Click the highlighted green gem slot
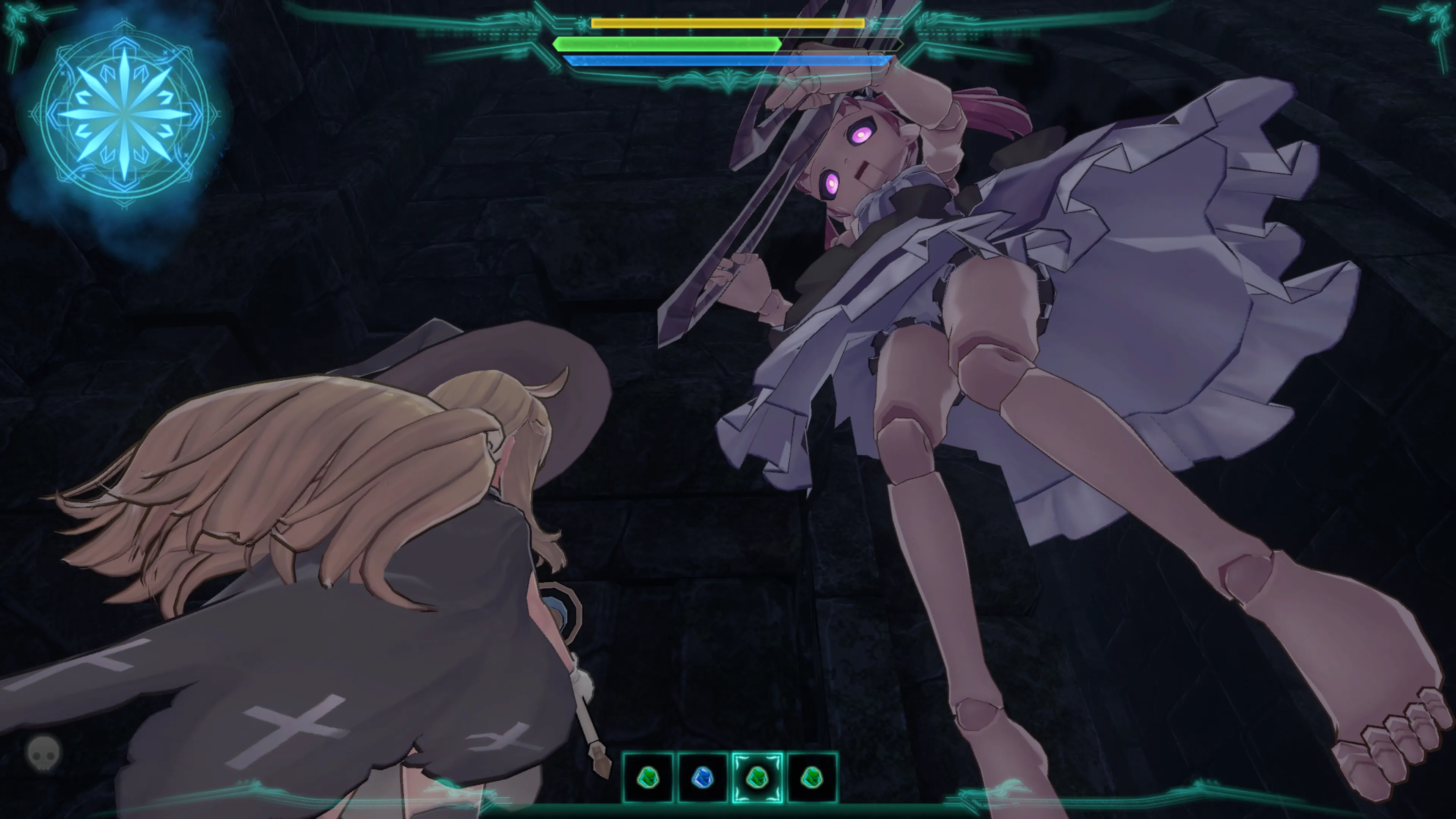This screenshot has width=1456, height=819. click(x=757, y=778)
